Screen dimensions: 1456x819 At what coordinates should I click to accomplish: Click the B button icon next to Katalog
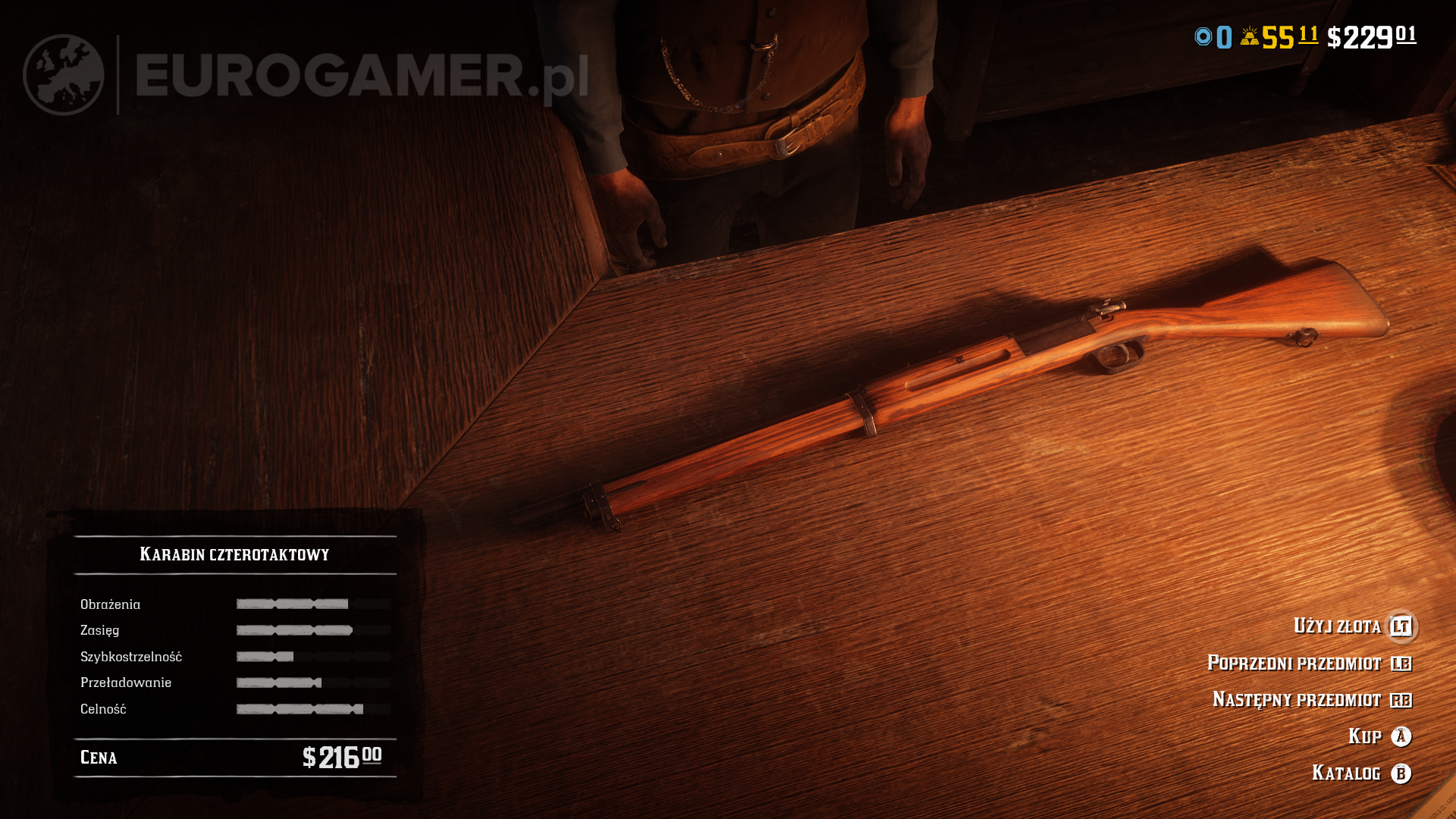click(x=1402, y=773)
